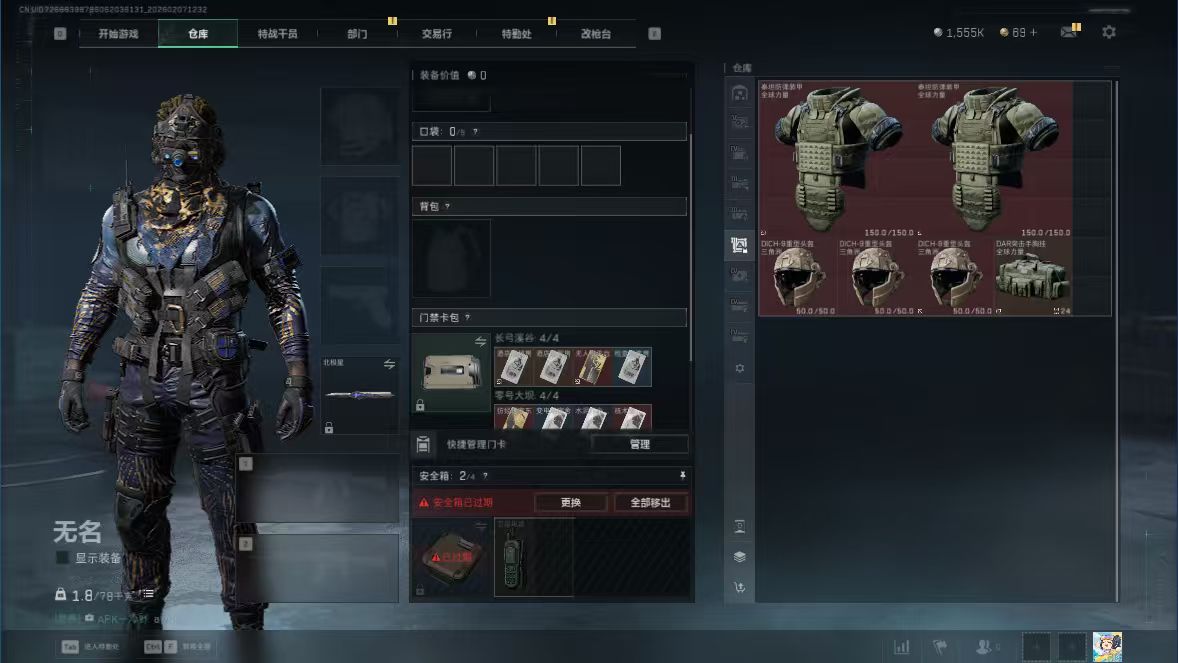Click the 更换 safe box button
This screenshot has width=1178, height=663.
pyautogui.click(x=570, y=502)
